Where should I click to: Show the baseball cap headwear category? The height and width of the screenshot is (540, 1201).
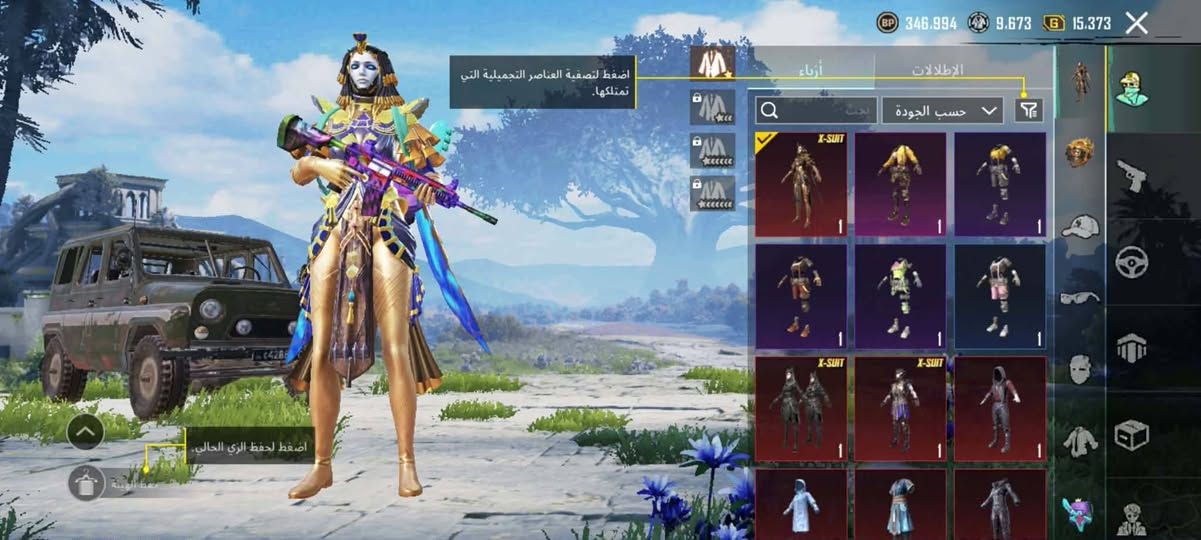click(x=1079, y=226)
